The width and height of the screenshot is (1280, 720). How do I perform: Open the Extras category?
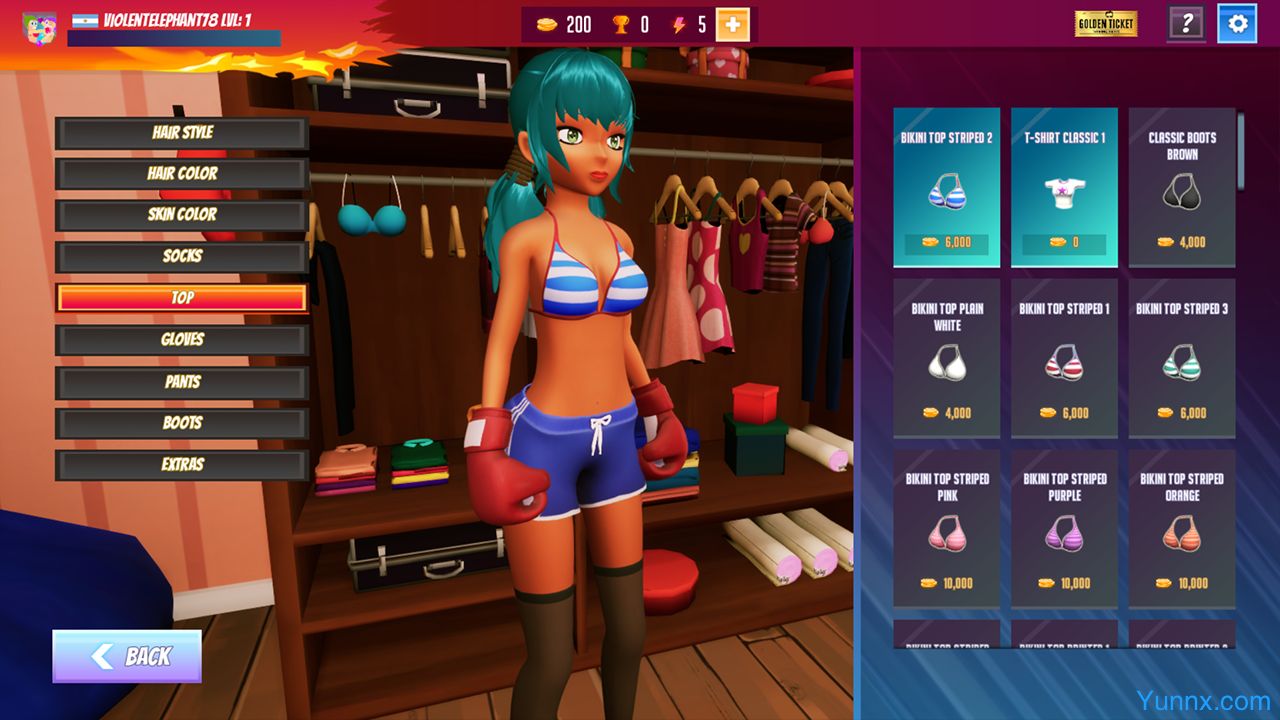point(182,465)
